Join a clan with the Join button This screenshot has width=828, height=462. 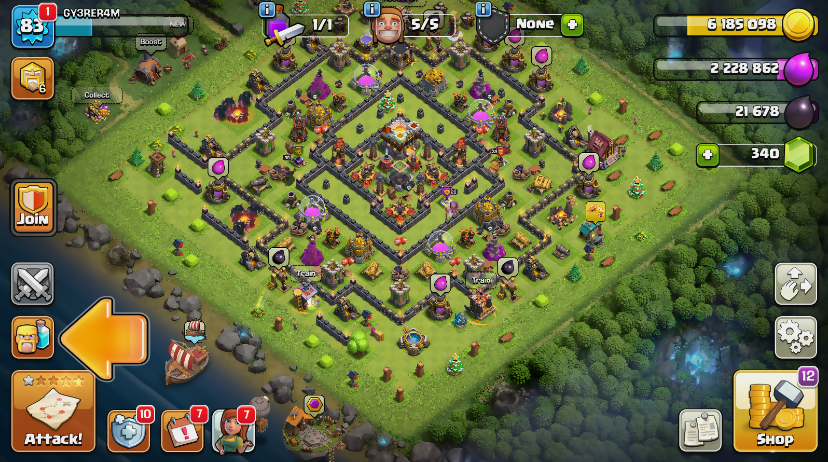tap(33, 207)
